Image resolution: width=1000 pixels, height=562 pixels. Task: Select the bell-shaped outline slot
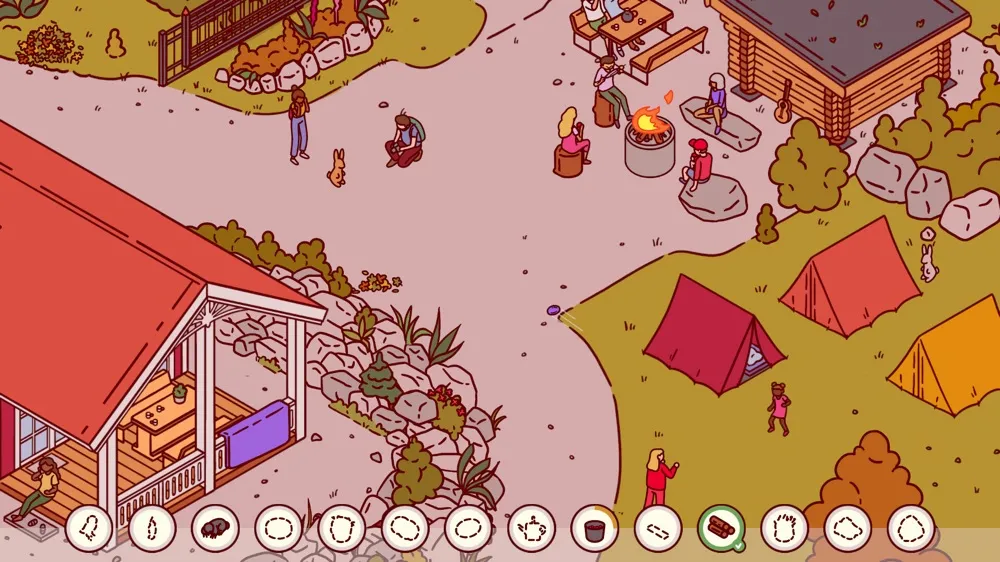pos(89,528)
